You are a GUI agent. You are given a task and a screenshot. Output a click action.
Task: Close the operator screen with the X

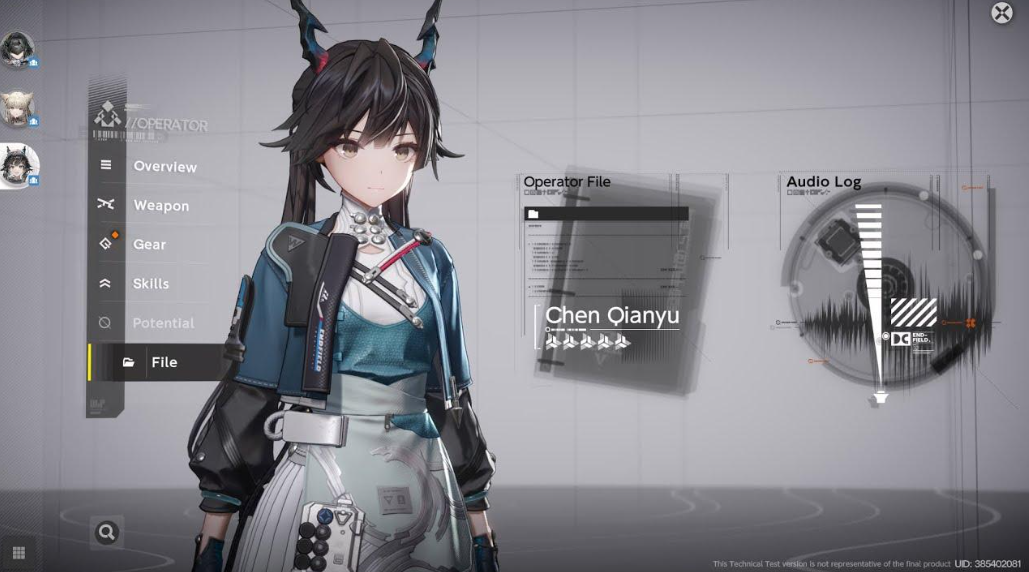[1001, 13]
